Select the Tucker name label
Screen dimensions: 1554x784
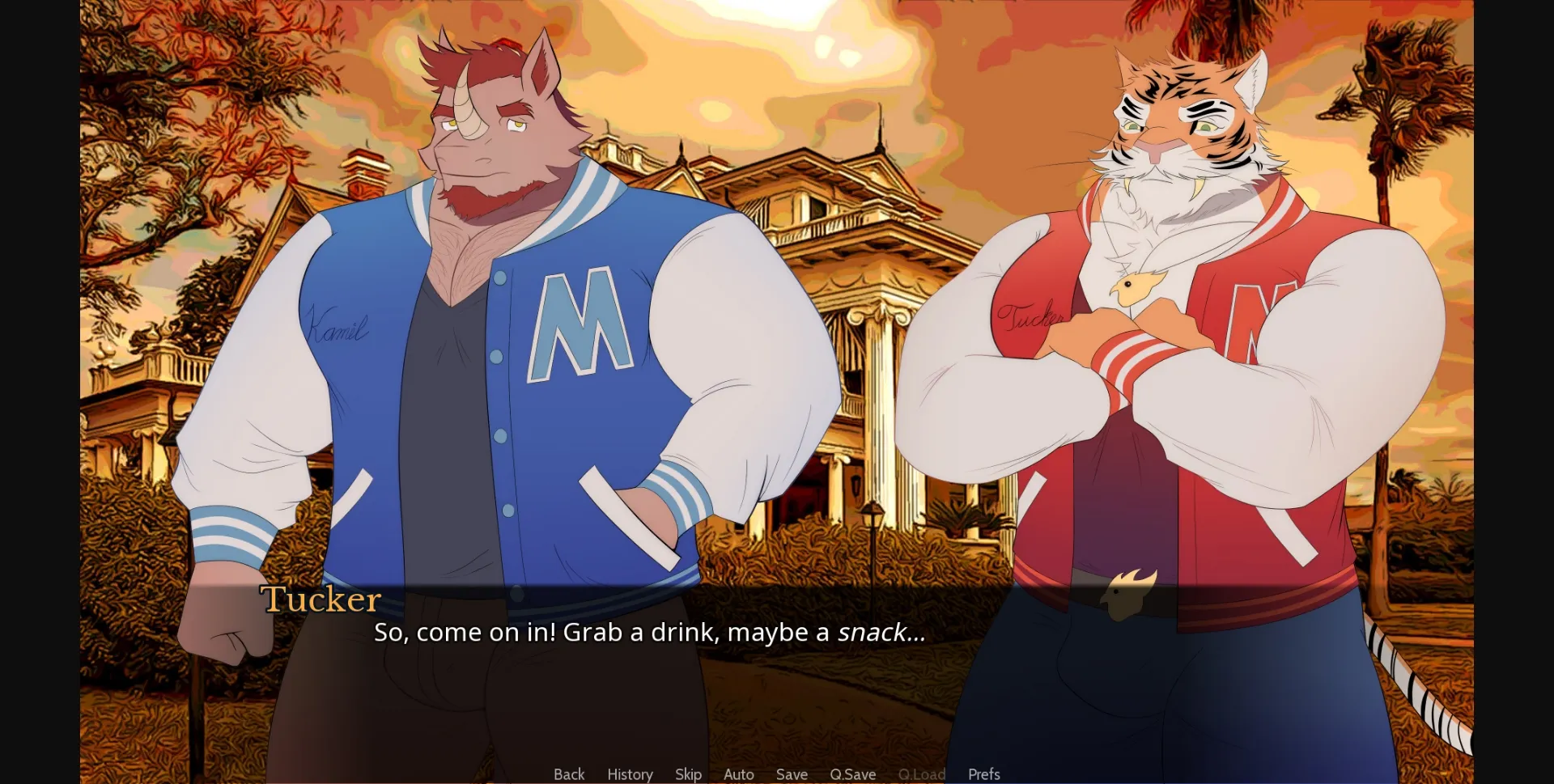pos(321,599)
